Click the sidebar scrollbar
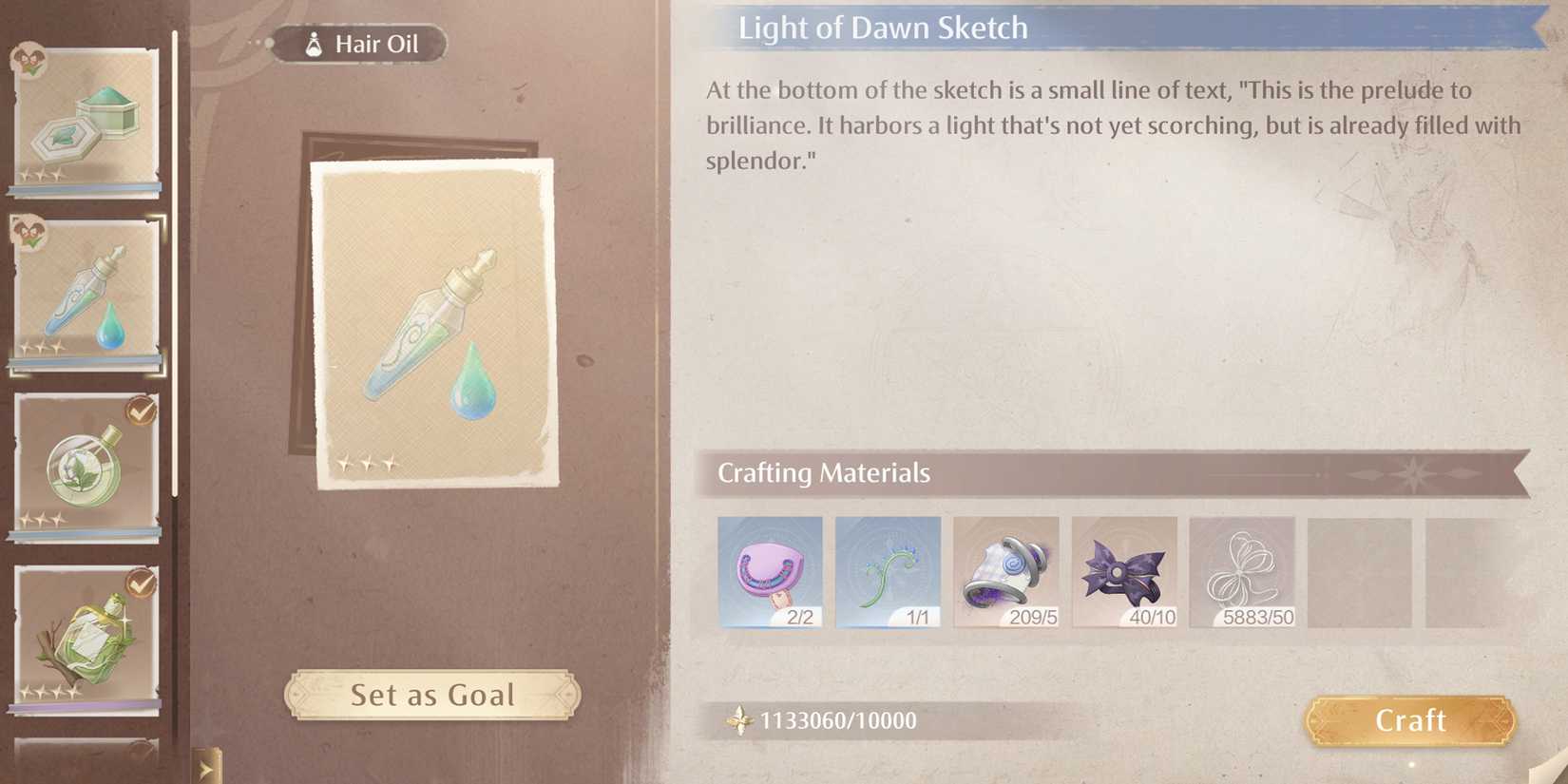Image resolution: width=1568 pixels, height=784 pixels. click(x=176, y=266)
